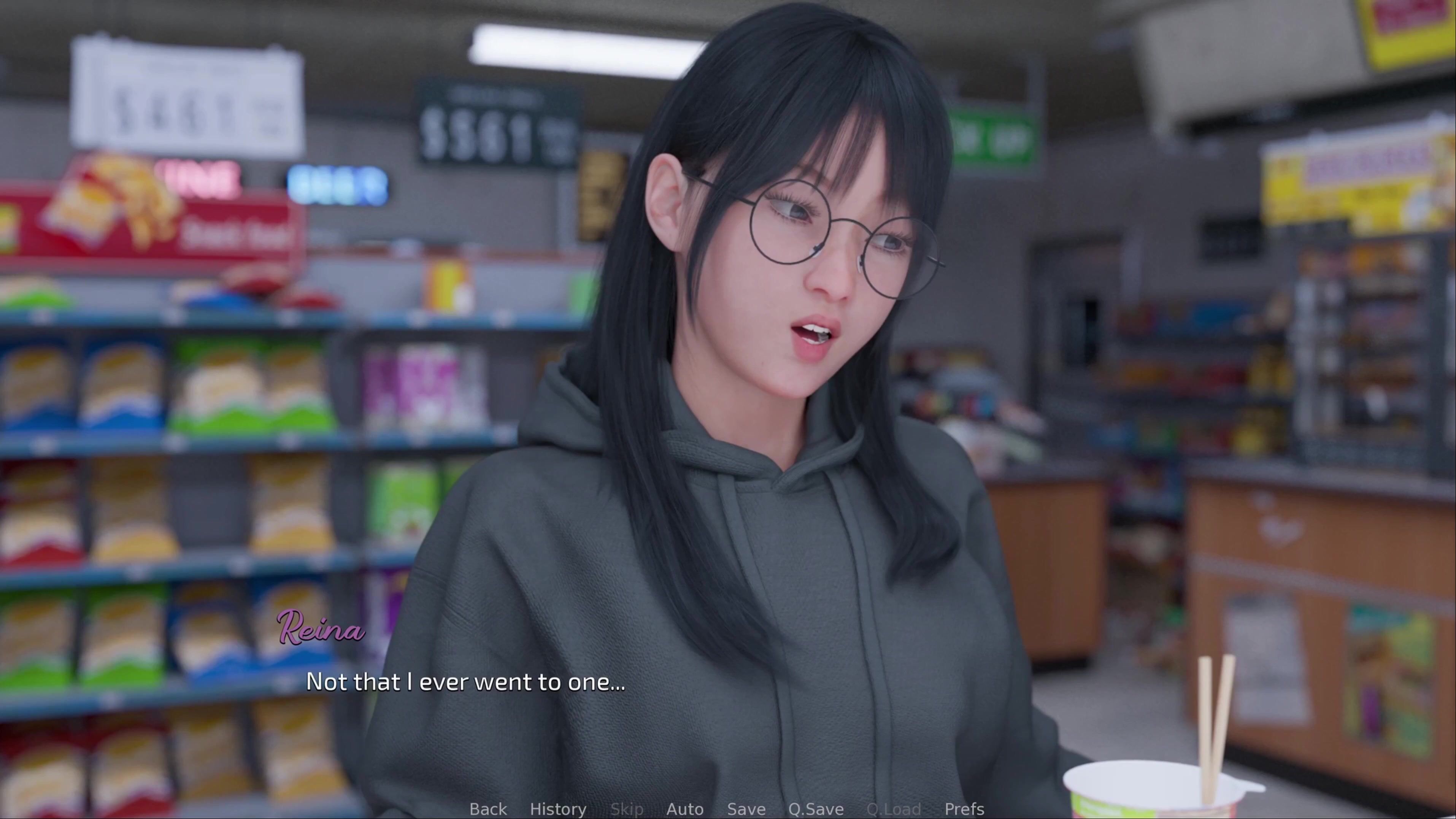Viewport: 1456px width, 819px height.
Task: Open the dialogue History log
Action: (x=558, y=809)
